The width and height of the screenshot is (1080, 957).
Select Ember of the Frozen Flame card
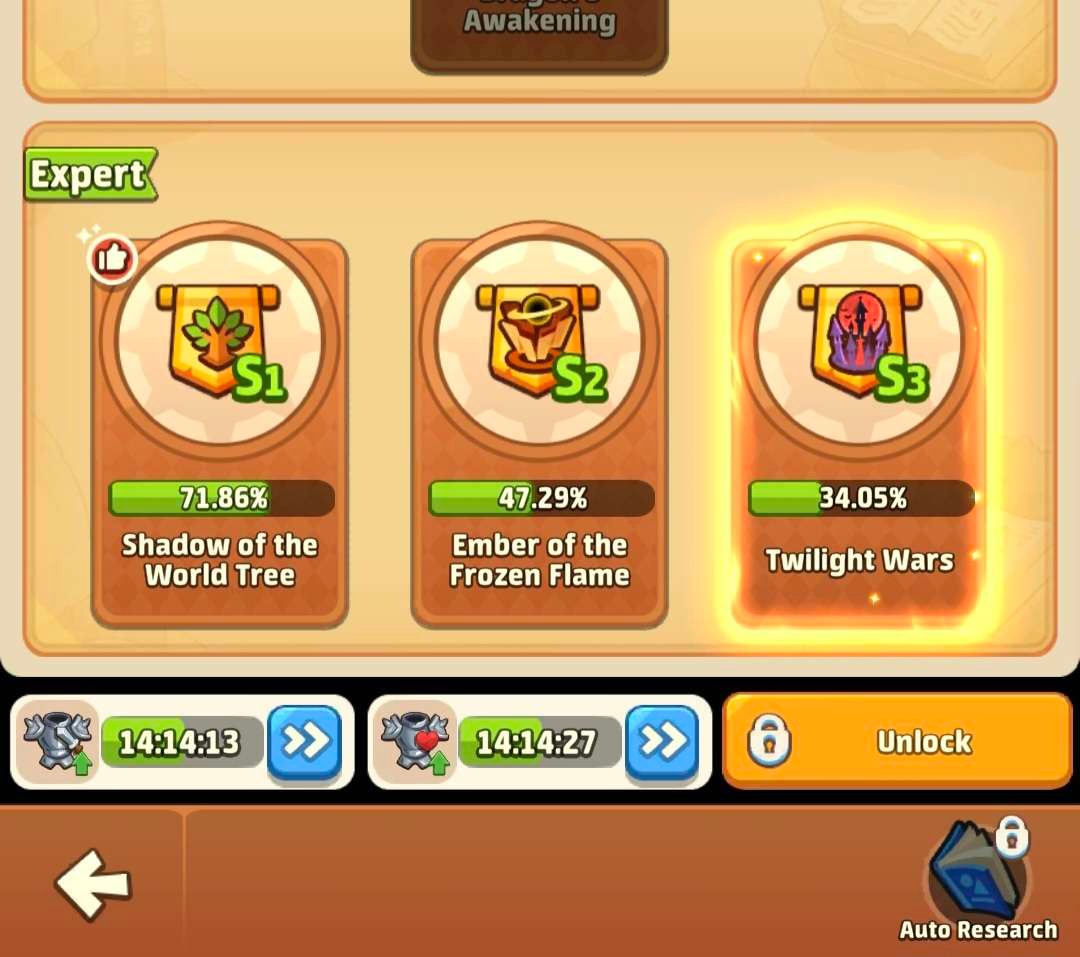point(539,430)
